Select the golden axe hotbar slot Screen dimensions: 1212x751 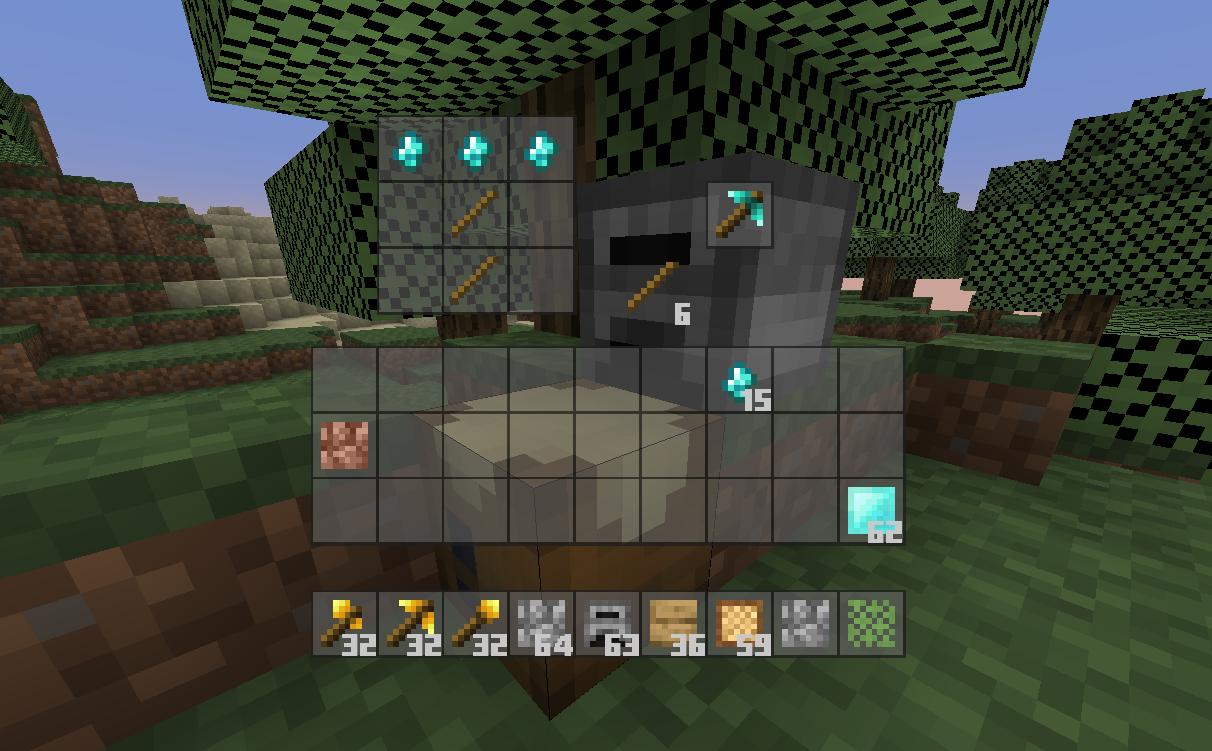[x=344, y=623]
